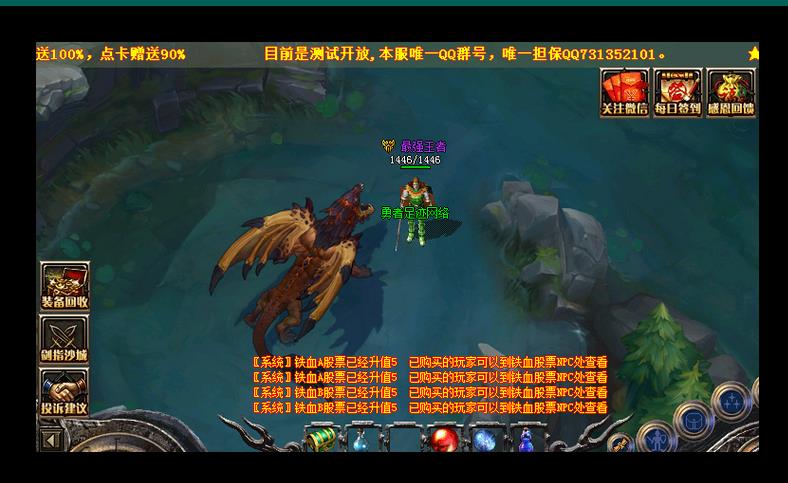The width and height of the screenshot is (788, 483).
Task: Use the dark blue potion bottle
Action: point(526,439)
